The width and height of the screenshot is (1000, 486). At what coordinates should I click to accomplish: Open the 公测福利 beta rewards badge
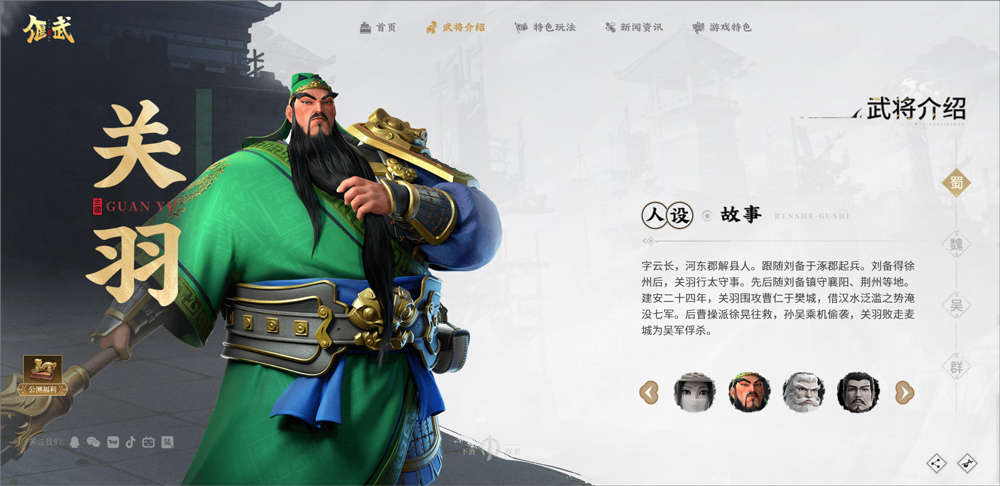[x=43, y=374]
